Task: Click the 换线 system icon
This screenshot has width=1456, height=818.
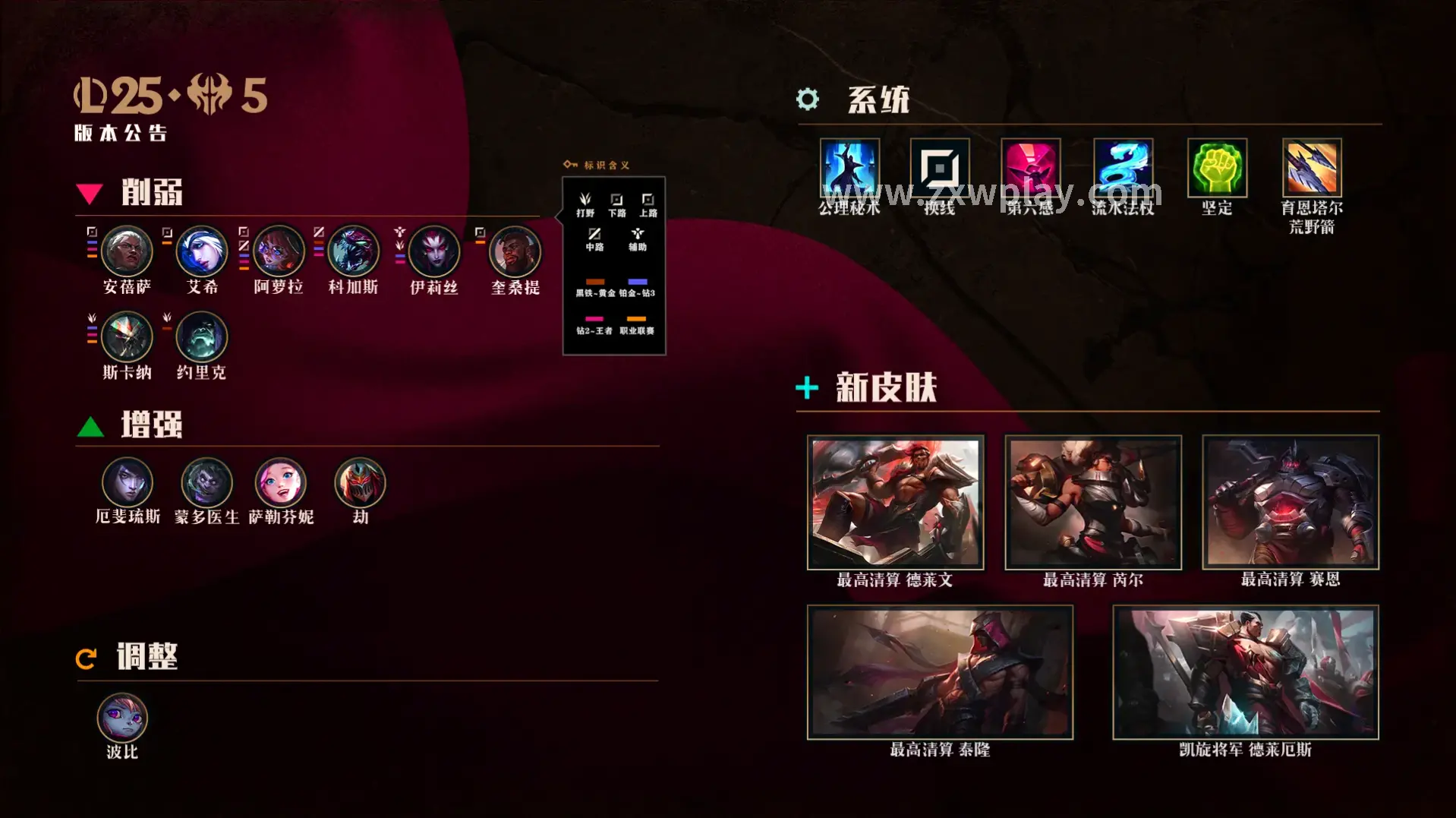Action: pos(940,169)
